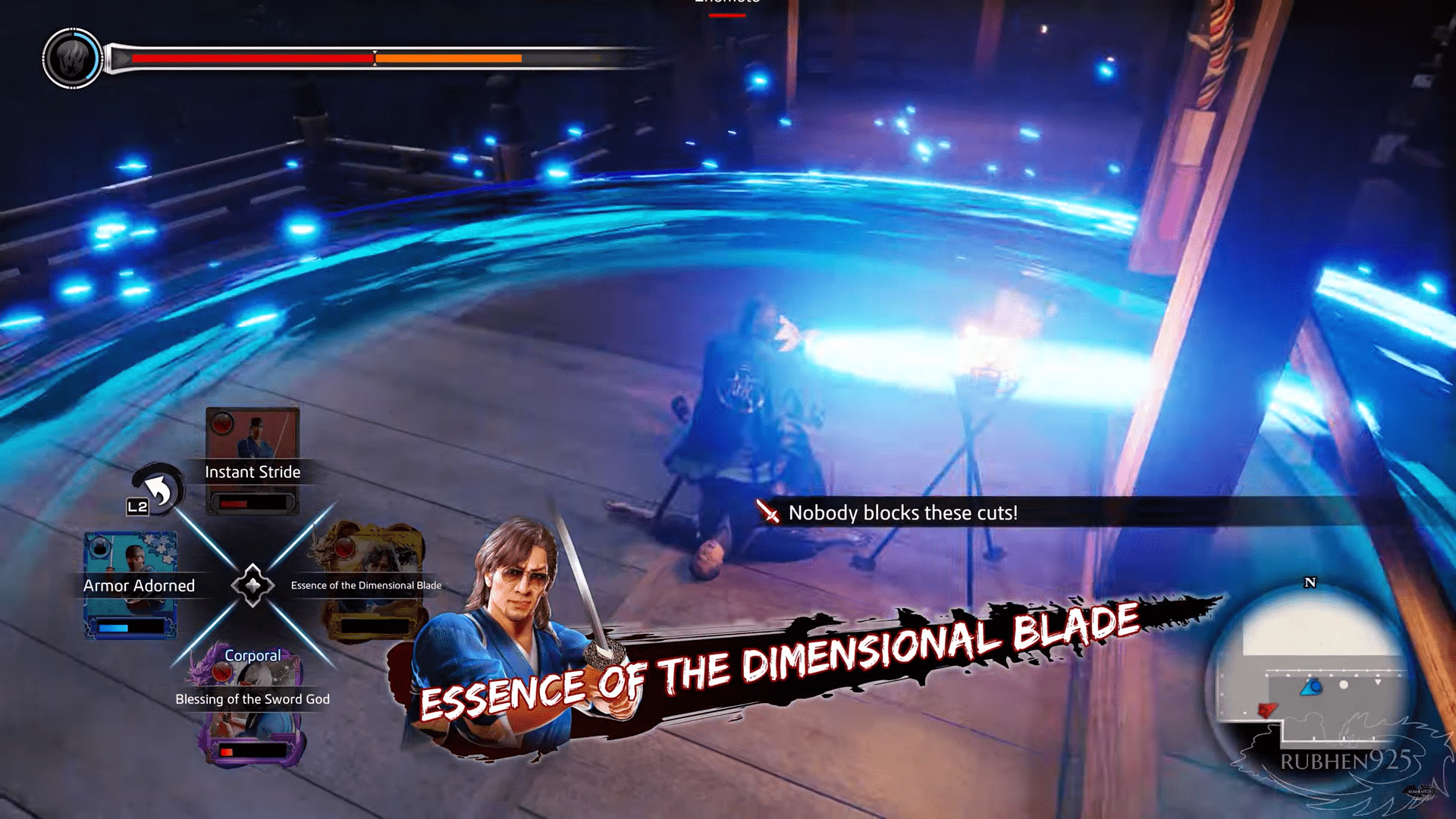This screenshot has height=819, width=1456.
Task: Choose the Armor Adorned trooper card
Action: tap(130, 585)
